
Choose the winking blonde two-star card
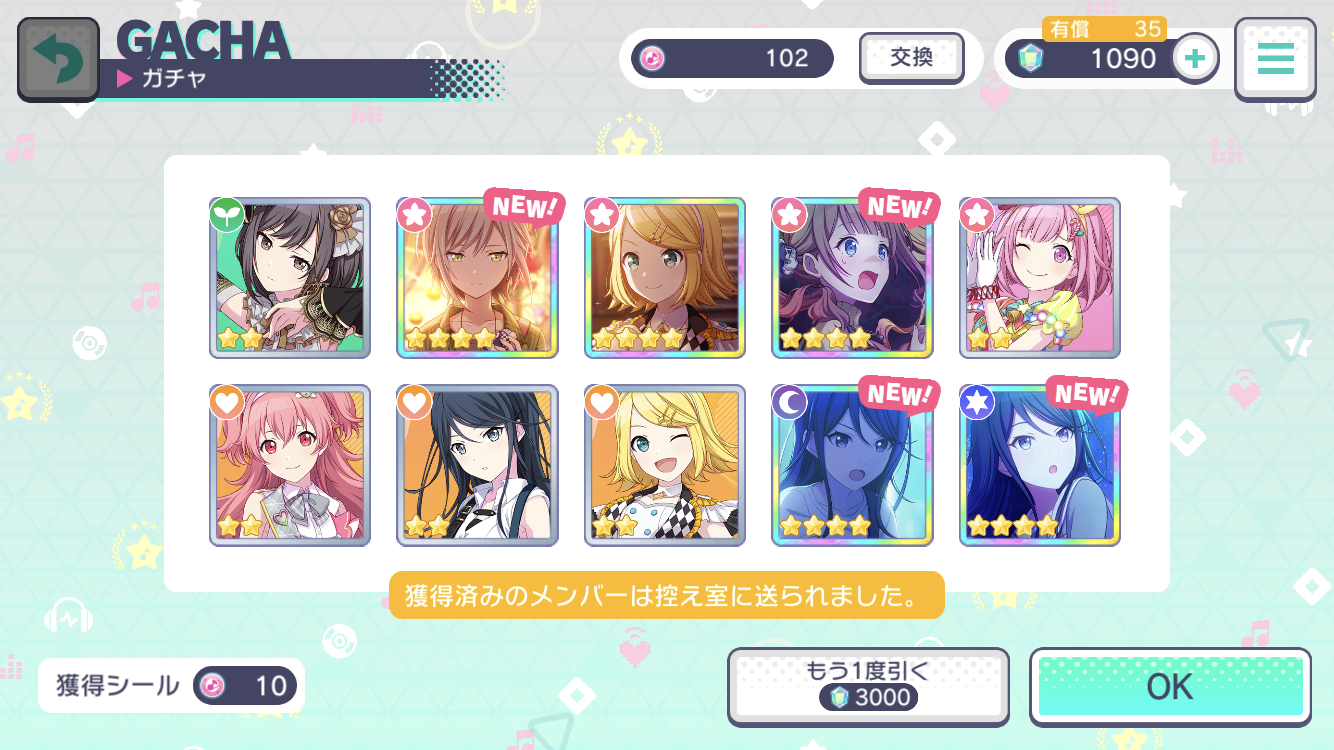click(665, 465)
